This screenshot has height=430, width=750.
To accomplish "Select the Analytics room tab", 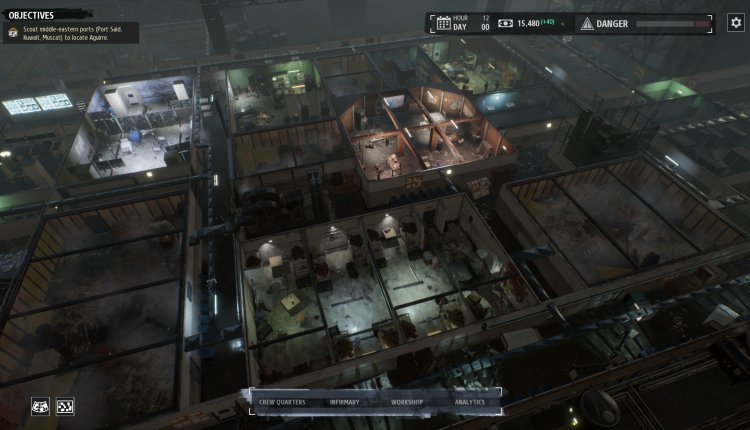I will coord(469,402).
